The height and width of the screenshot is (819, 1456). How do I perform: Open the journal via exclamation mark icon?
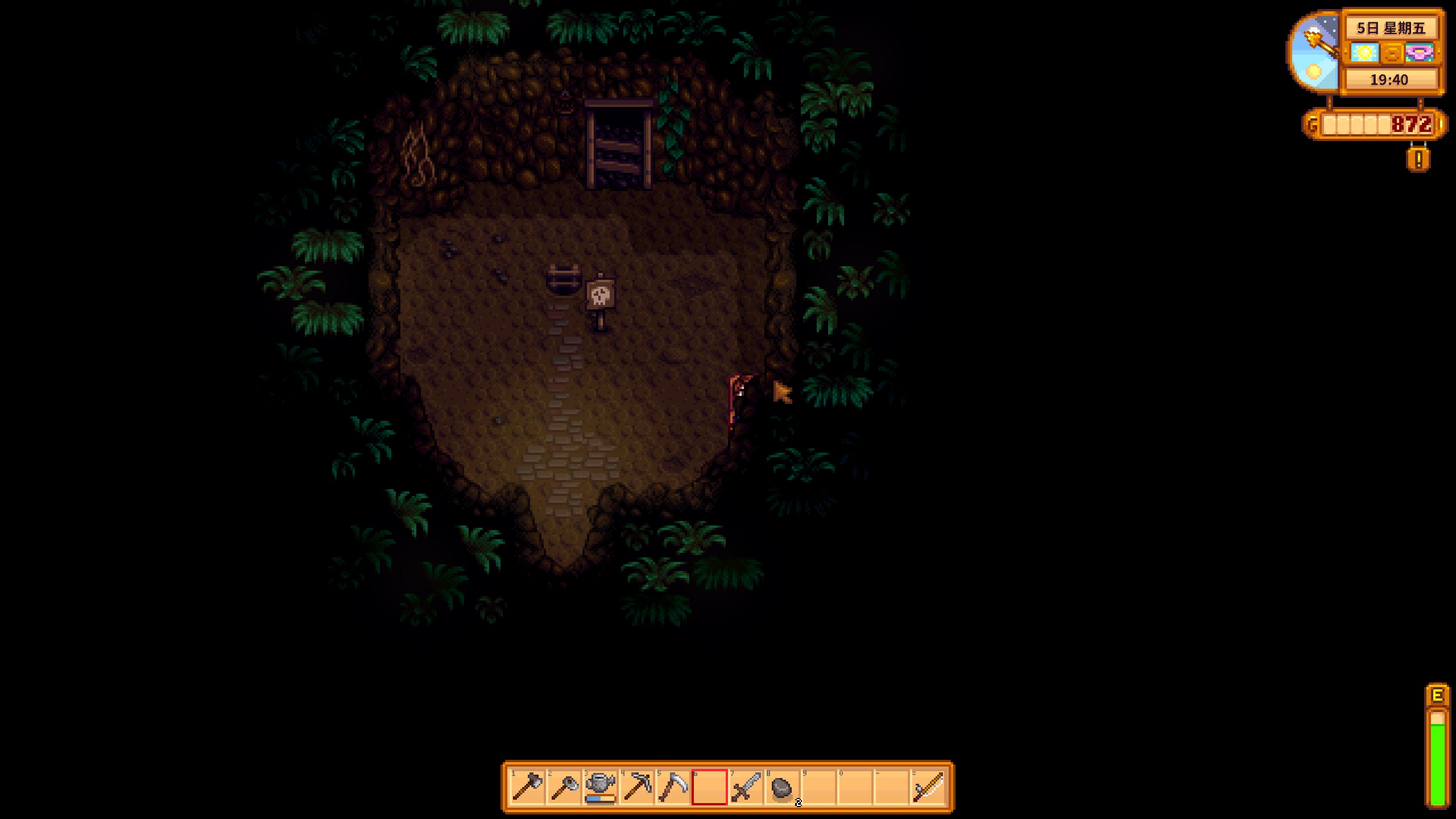pos(1418,160)
